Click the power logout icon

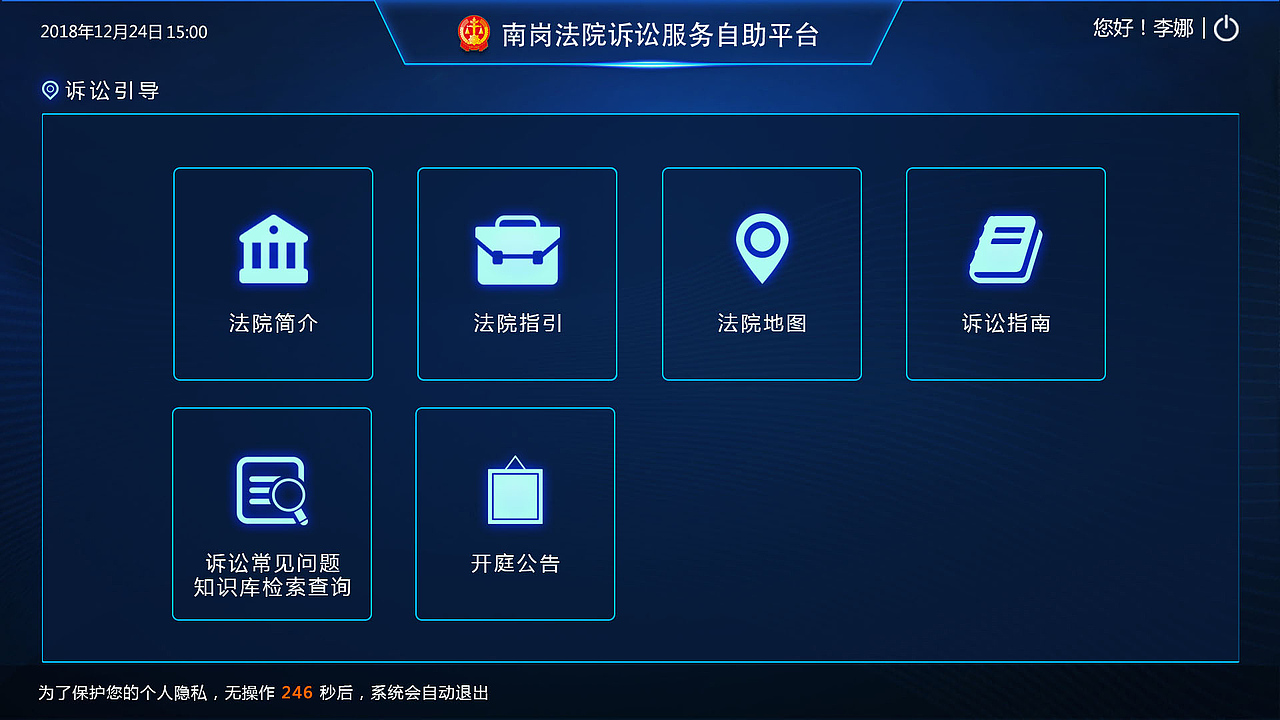1226,29
